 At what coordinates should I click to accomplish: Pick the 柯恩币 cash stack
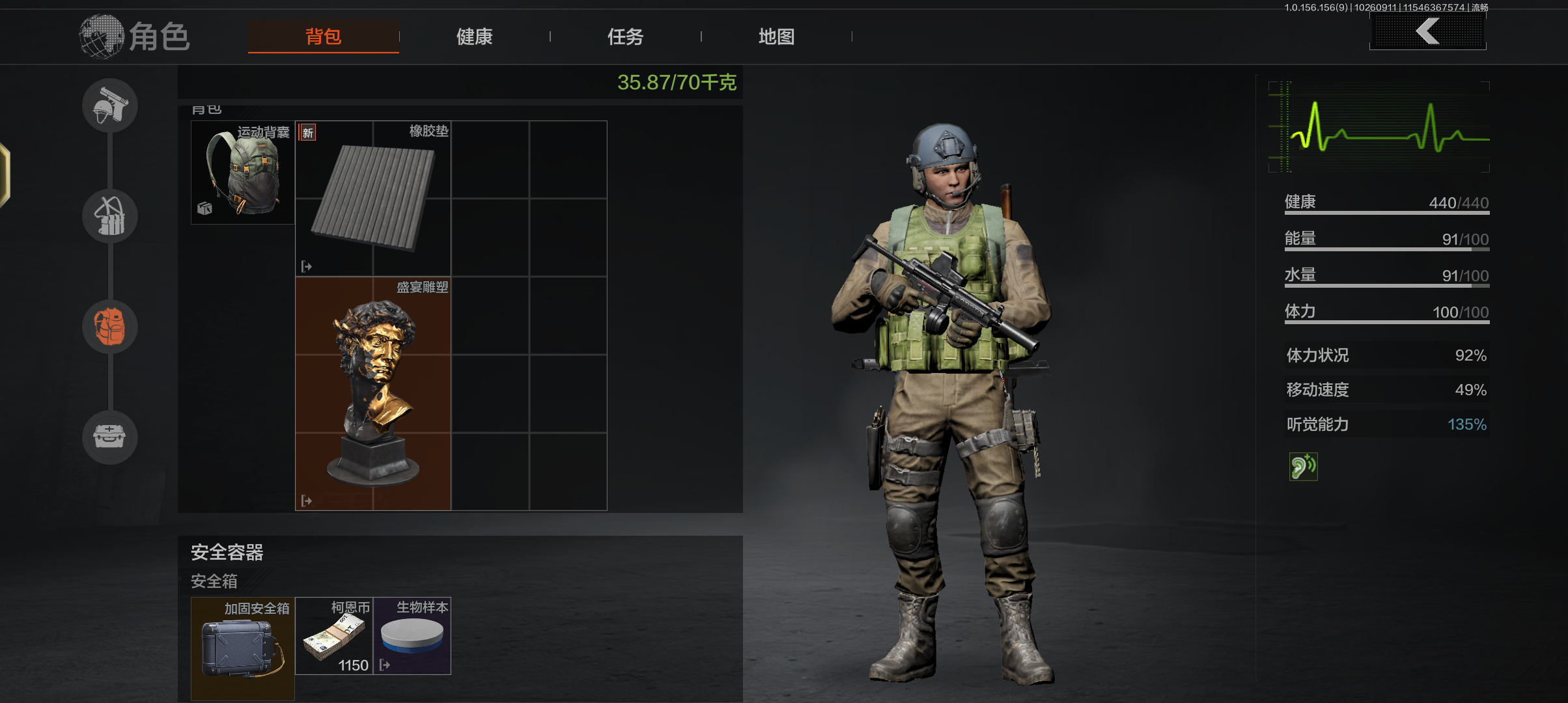tap(334, 636)
